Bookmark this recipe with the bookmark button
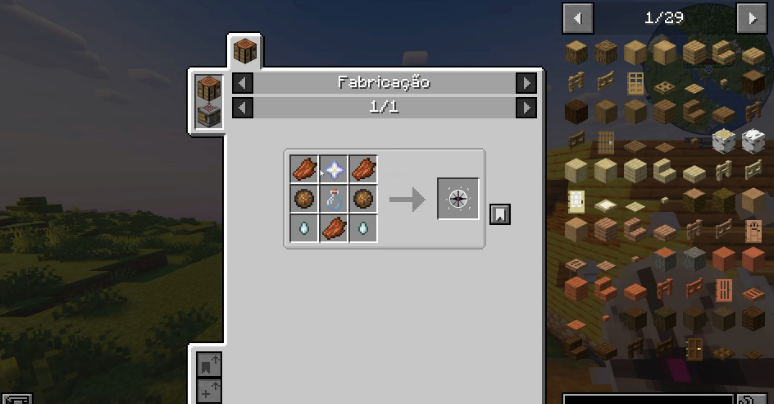 [500, 213]
